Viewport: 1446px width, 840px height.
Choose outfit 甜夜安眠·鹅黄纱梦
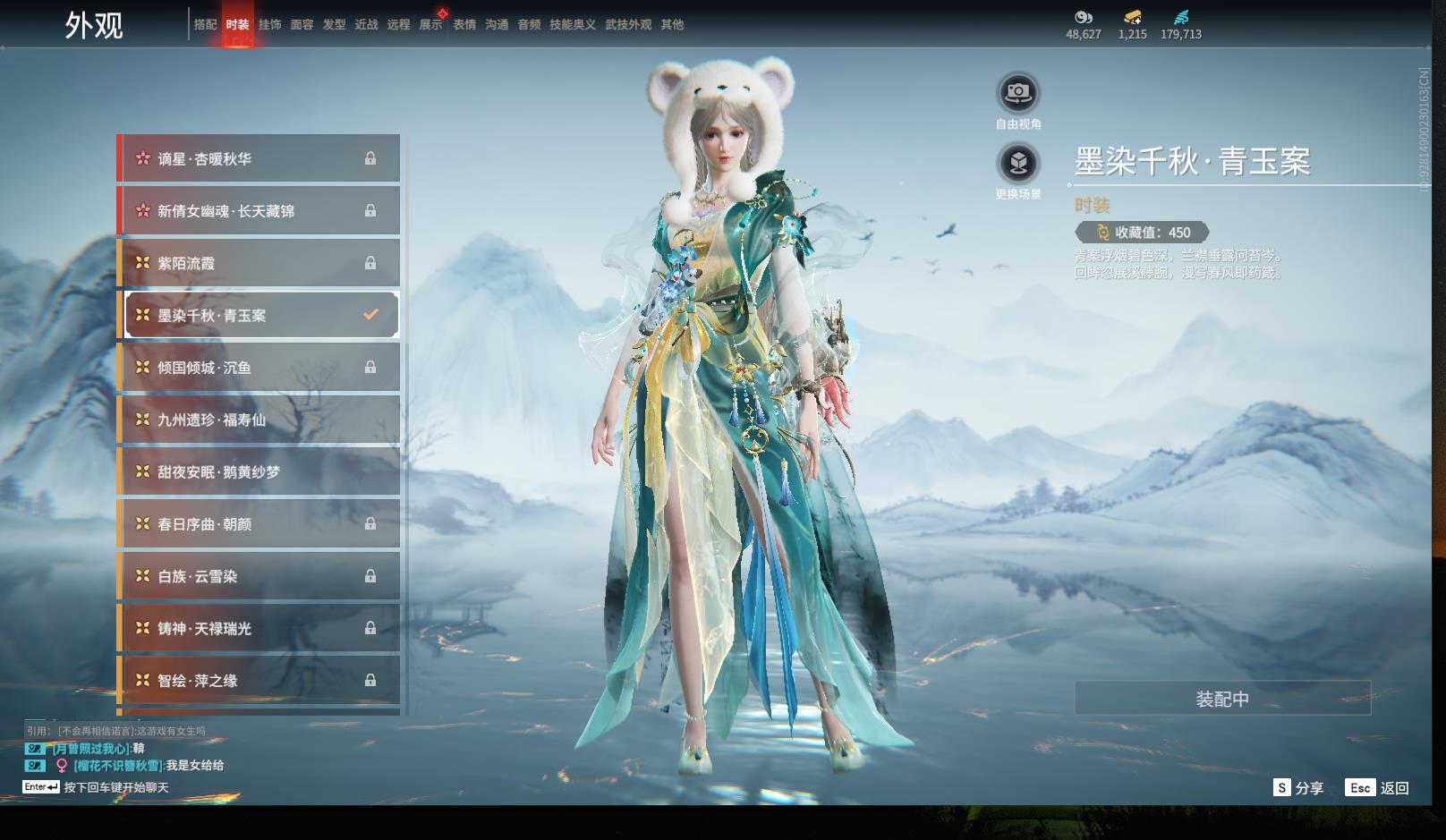tap(259, 471)
